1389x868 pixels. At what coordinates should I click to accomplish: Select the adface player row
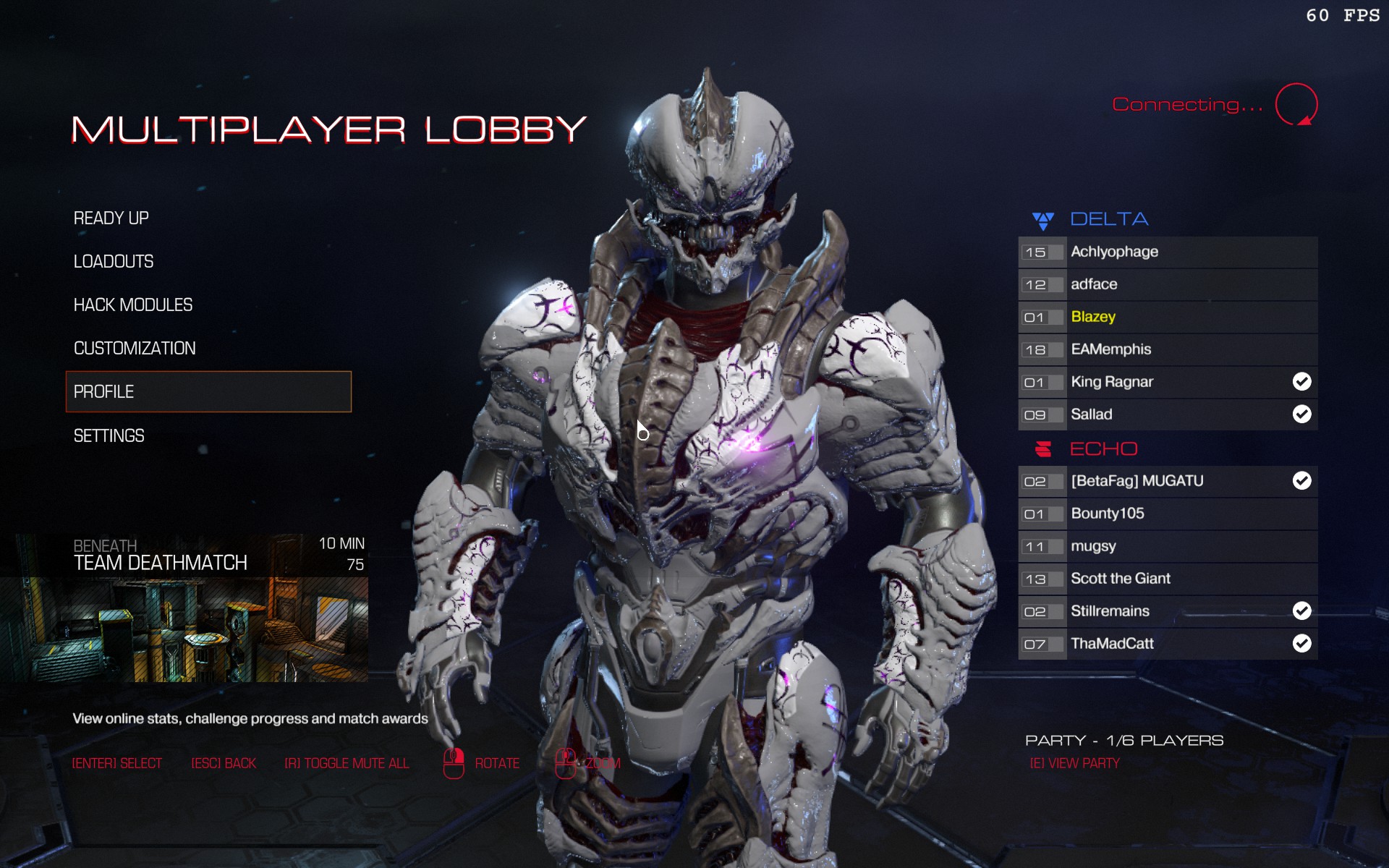pos(1167,284)
